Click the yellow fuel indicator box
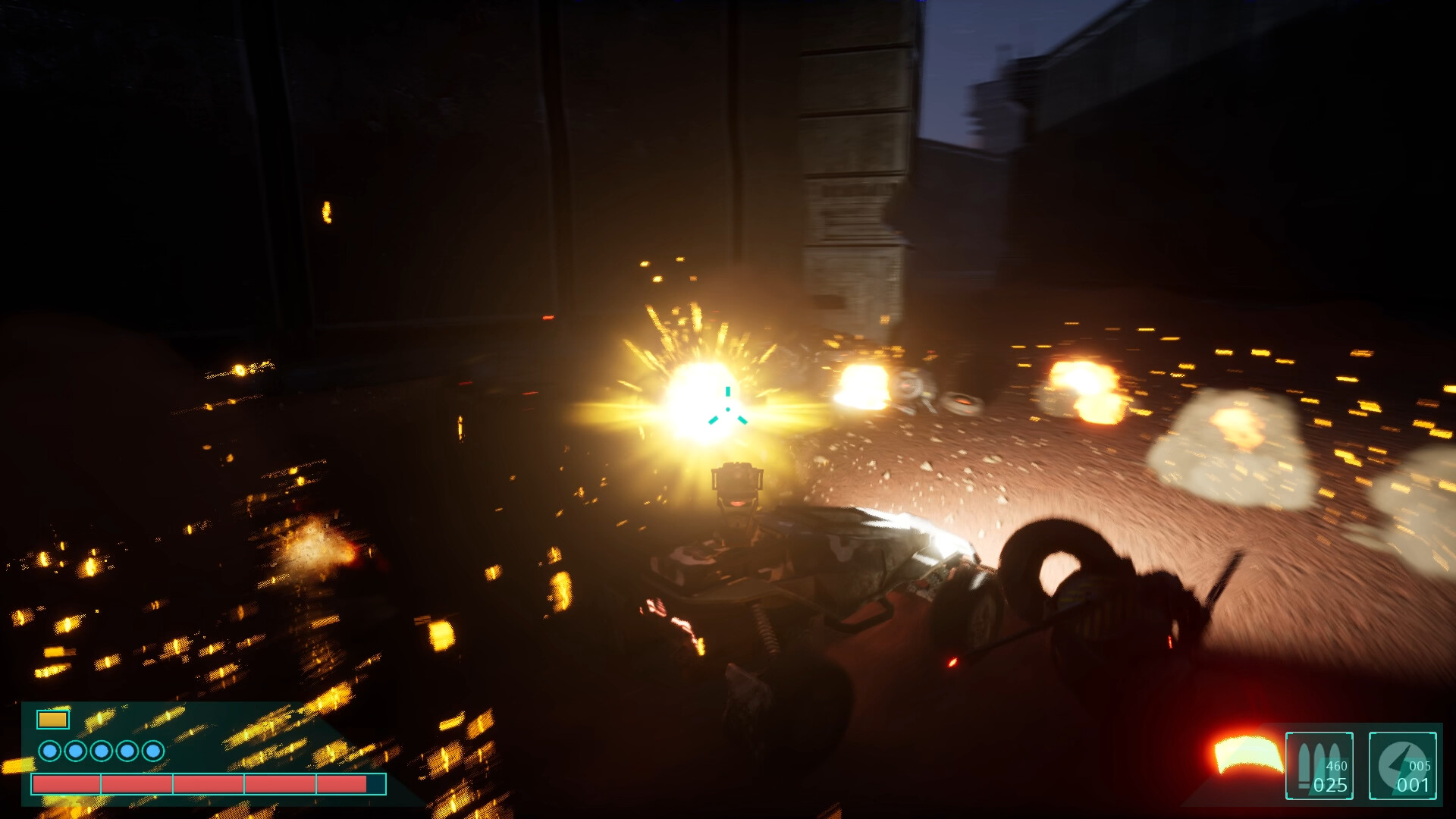 pos(53,719)
